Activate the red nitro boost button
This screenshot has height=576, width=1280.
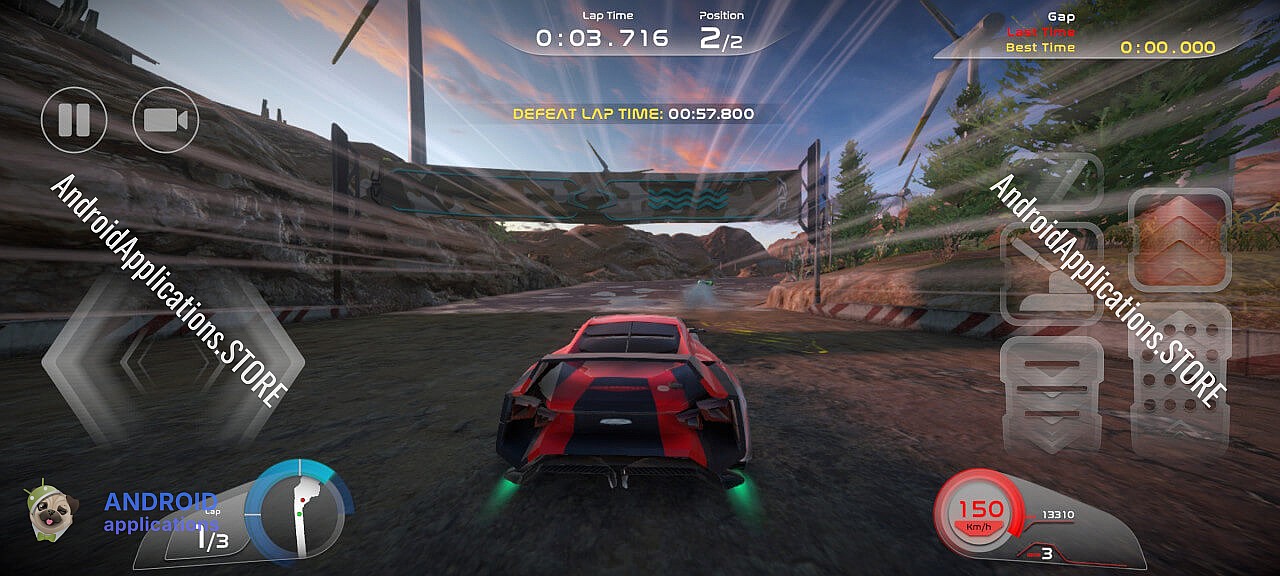pyautogui.click(x=1179, y=238)
